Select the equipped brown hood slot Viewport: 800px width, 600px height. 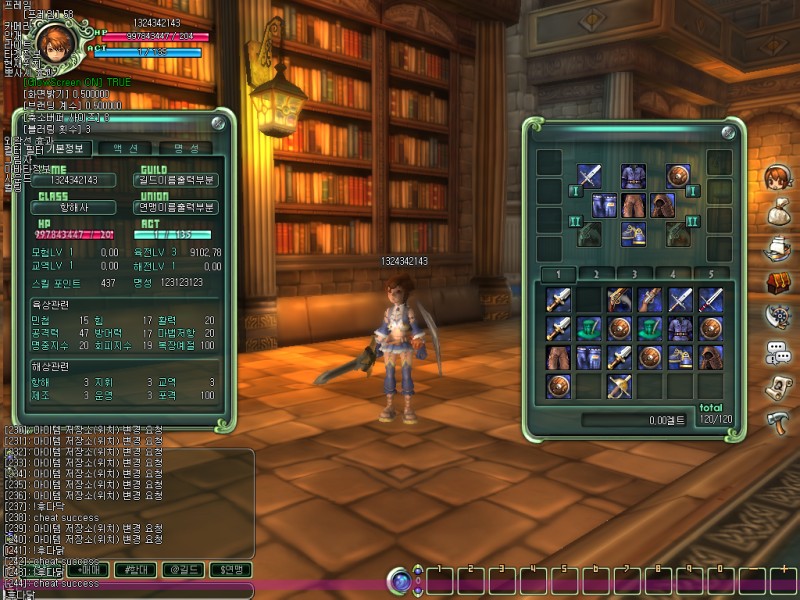tap(661, 206)
